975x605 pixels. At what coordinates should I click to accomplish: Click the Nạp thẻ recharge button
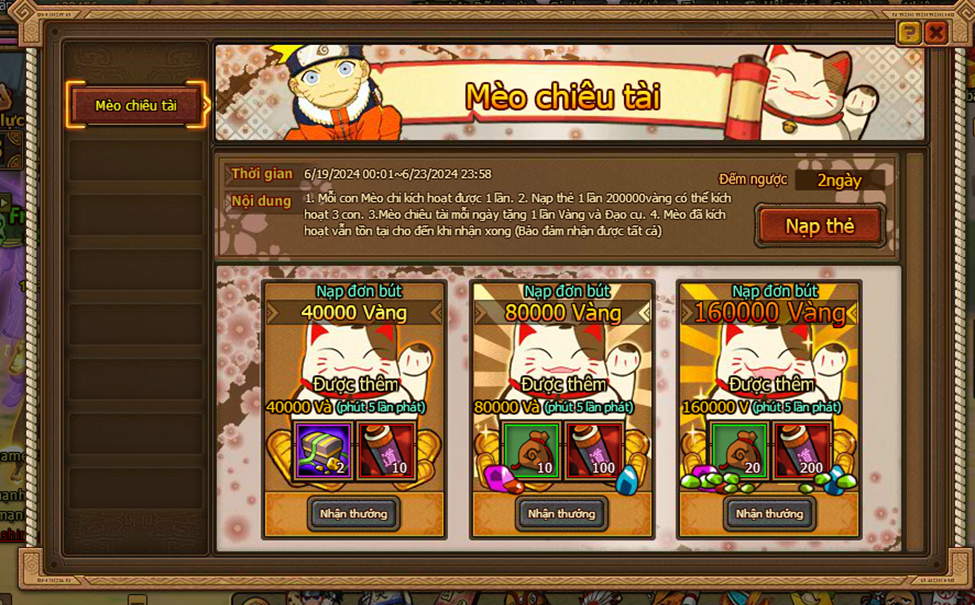[820, 226]
